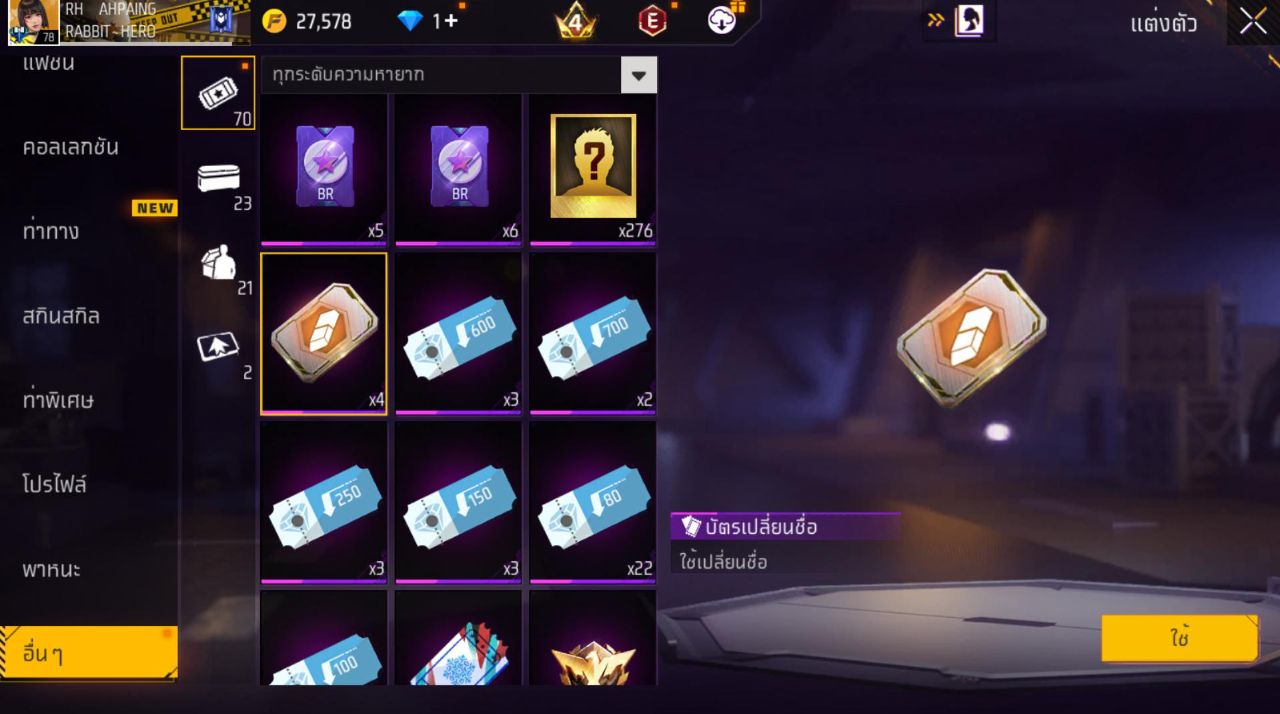Go to the สกินสกิล category
This screenshot has height=714, width=1280.
tap(61, 316)
